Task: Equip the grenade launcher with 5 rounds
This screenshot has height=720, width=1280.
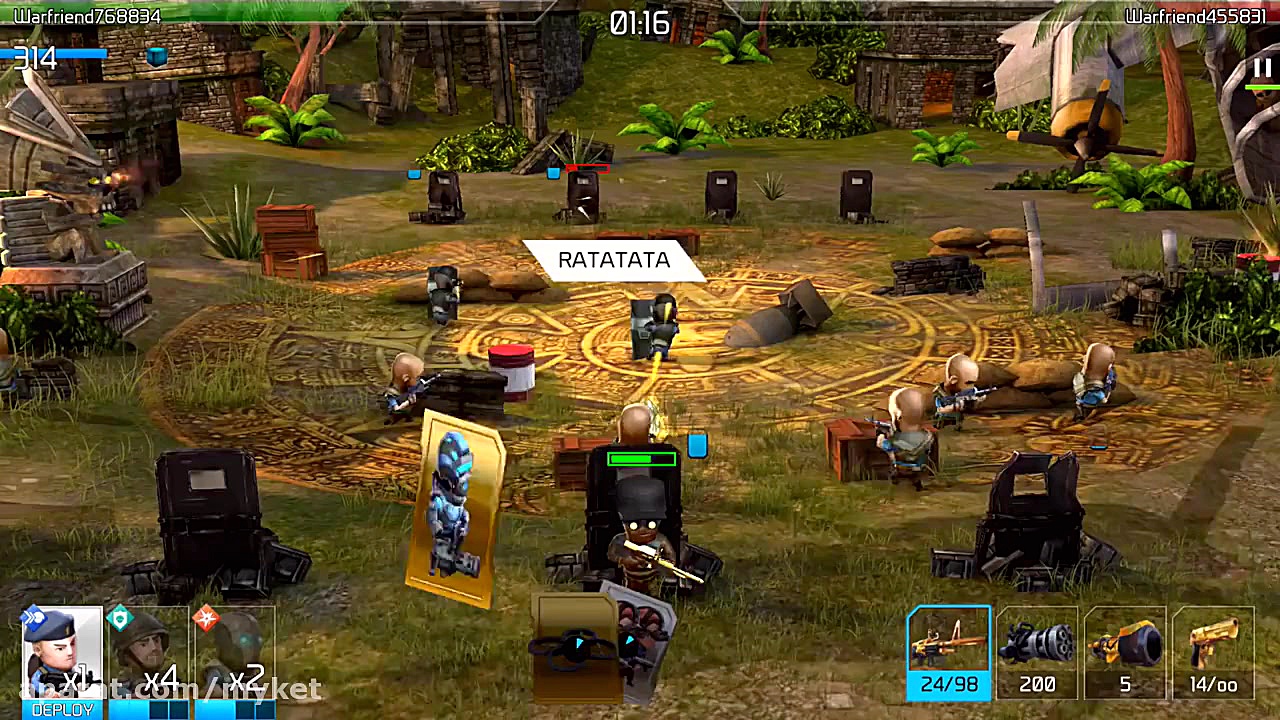Action: click(x=1125, y=650)
